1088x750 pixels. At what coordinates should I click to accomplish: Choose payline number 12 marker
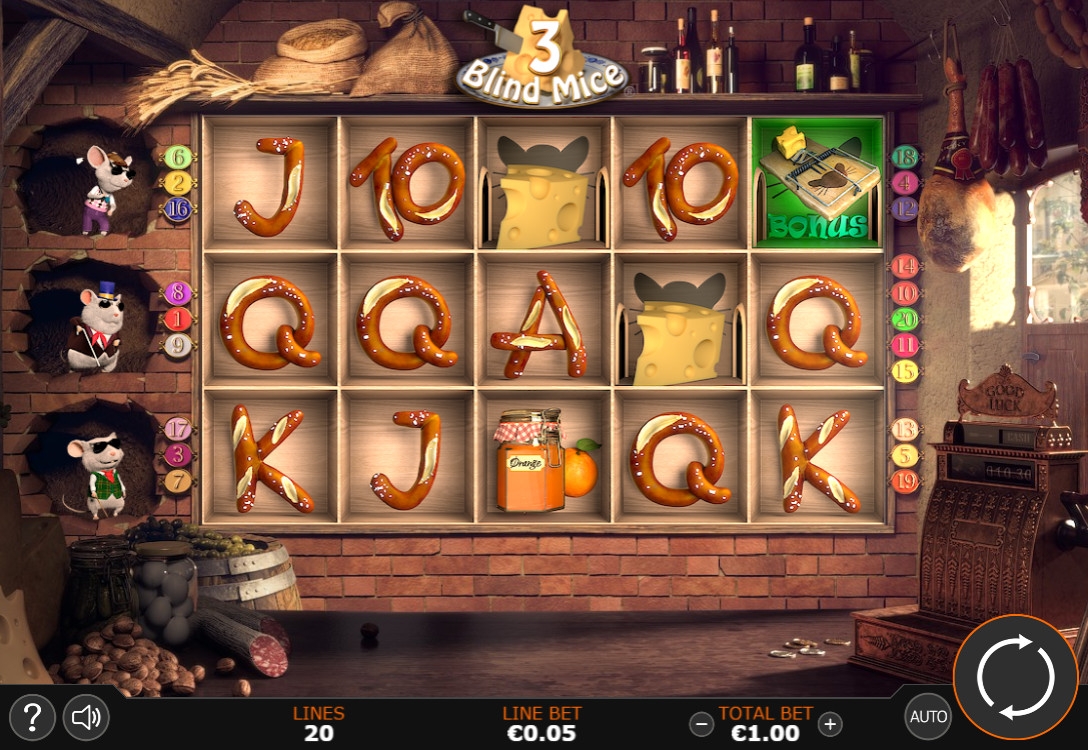point(905,209)
